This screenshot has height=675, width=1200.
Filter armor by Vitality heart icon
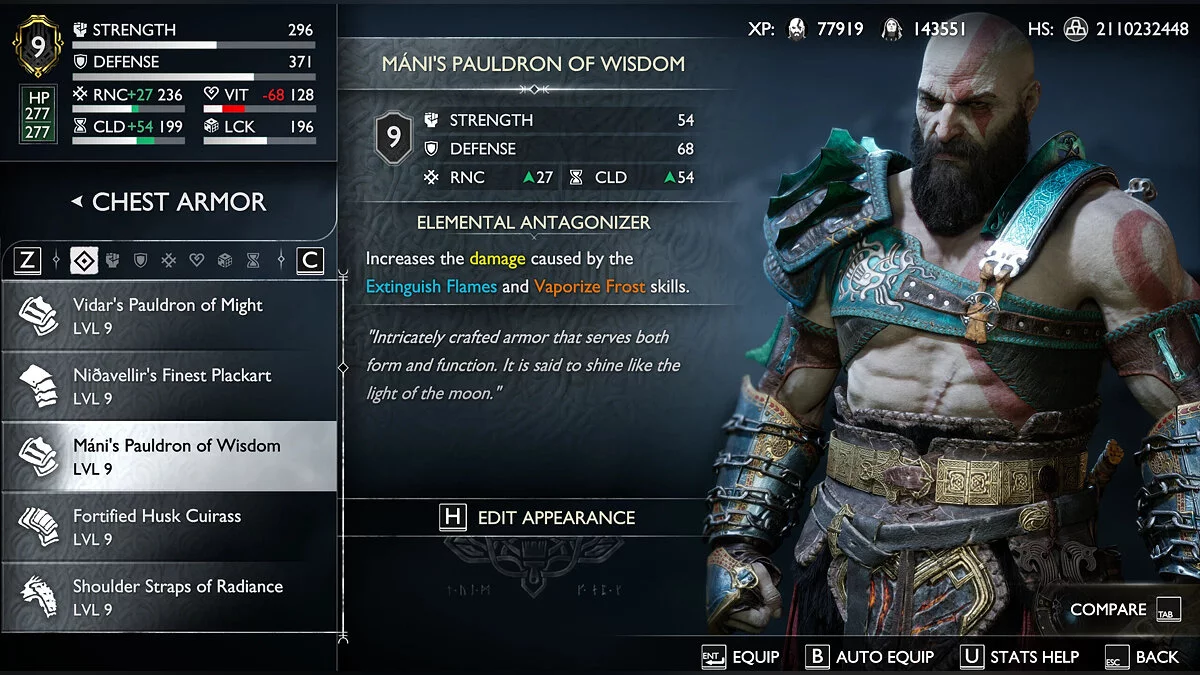197,261
